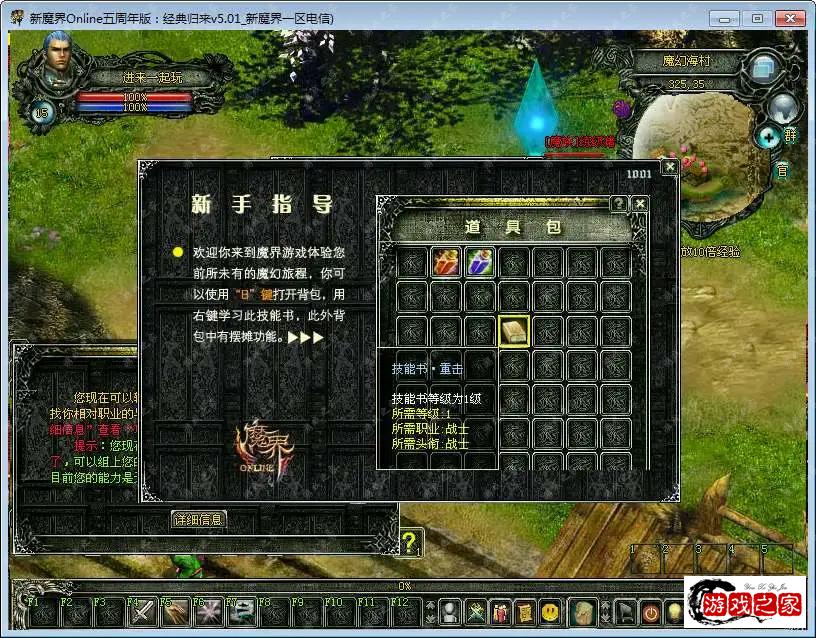Close the 道具包 inventory window

pyautogui.click(x=640, y=204)
